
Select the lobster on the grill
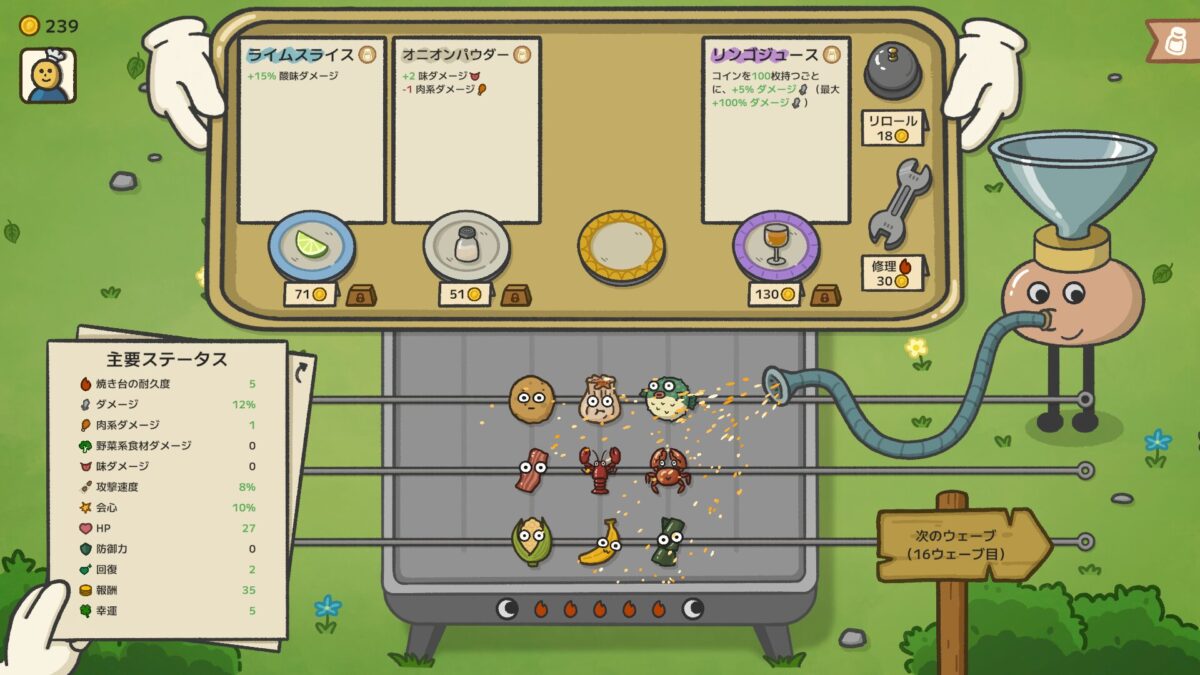[x=600, y=469]
